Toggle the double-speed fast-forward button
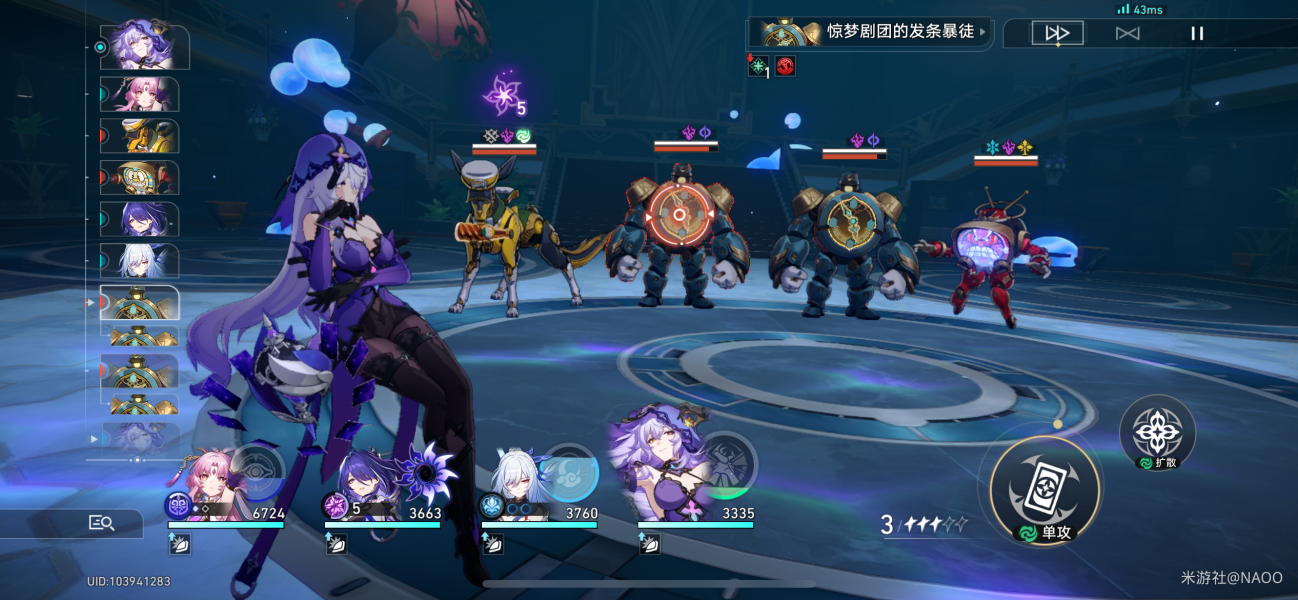The height and width of the screenshot is (600, 1298). pos(1057,33)
